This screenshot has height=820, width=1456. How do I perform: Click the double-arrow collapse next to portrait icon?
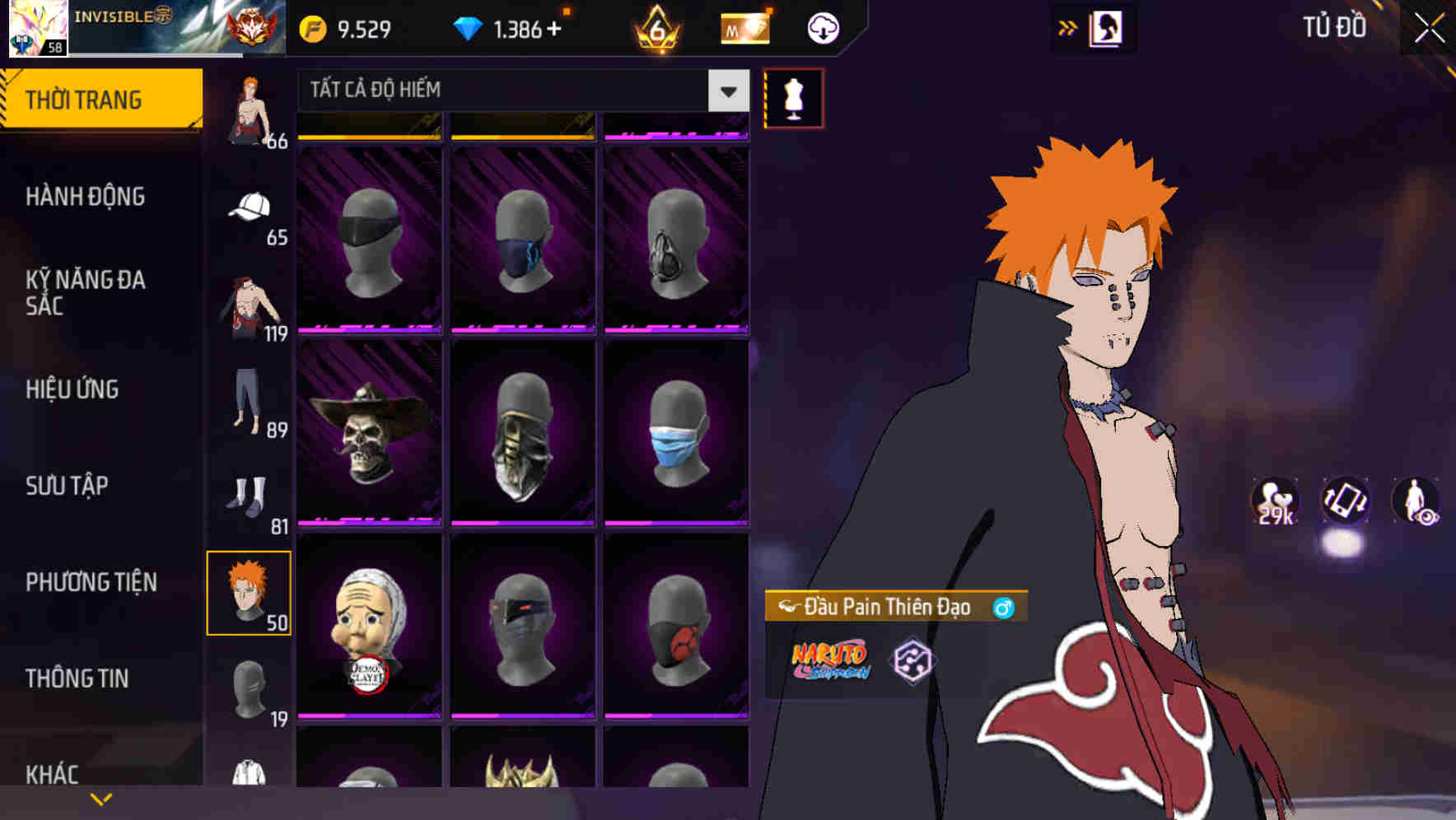coord(1067,27)
